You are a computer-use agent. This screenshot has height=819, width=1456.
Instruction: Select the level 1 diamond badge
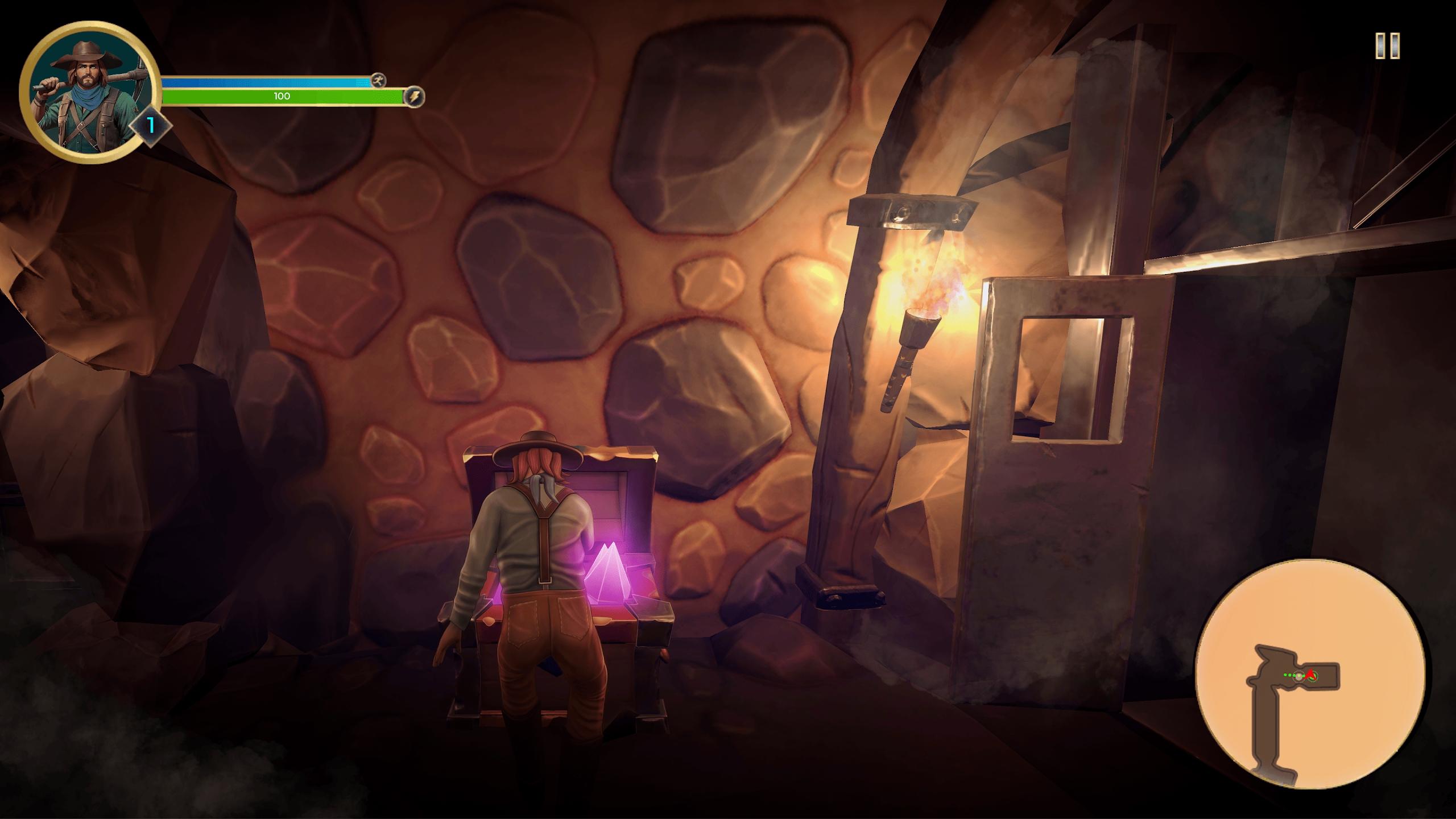click(x=151, y=125)
